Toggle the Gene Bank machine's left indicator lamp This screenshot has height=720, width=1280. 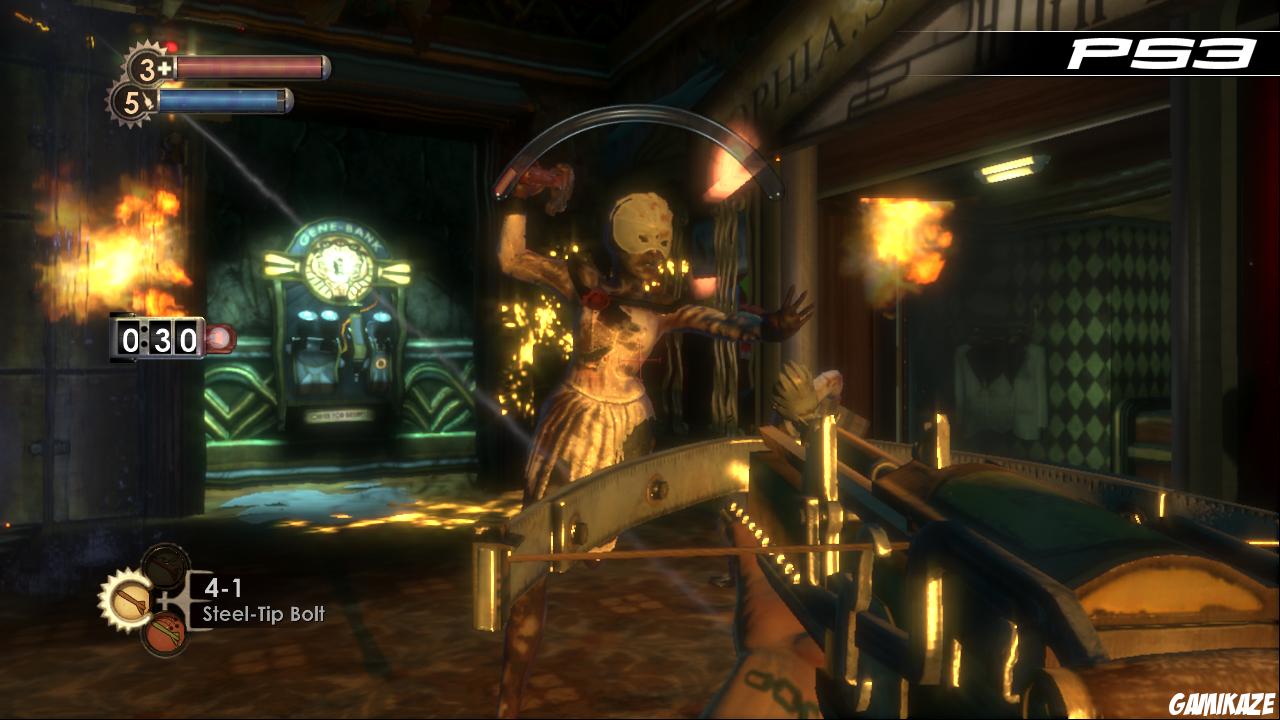[x=305, y=315]
